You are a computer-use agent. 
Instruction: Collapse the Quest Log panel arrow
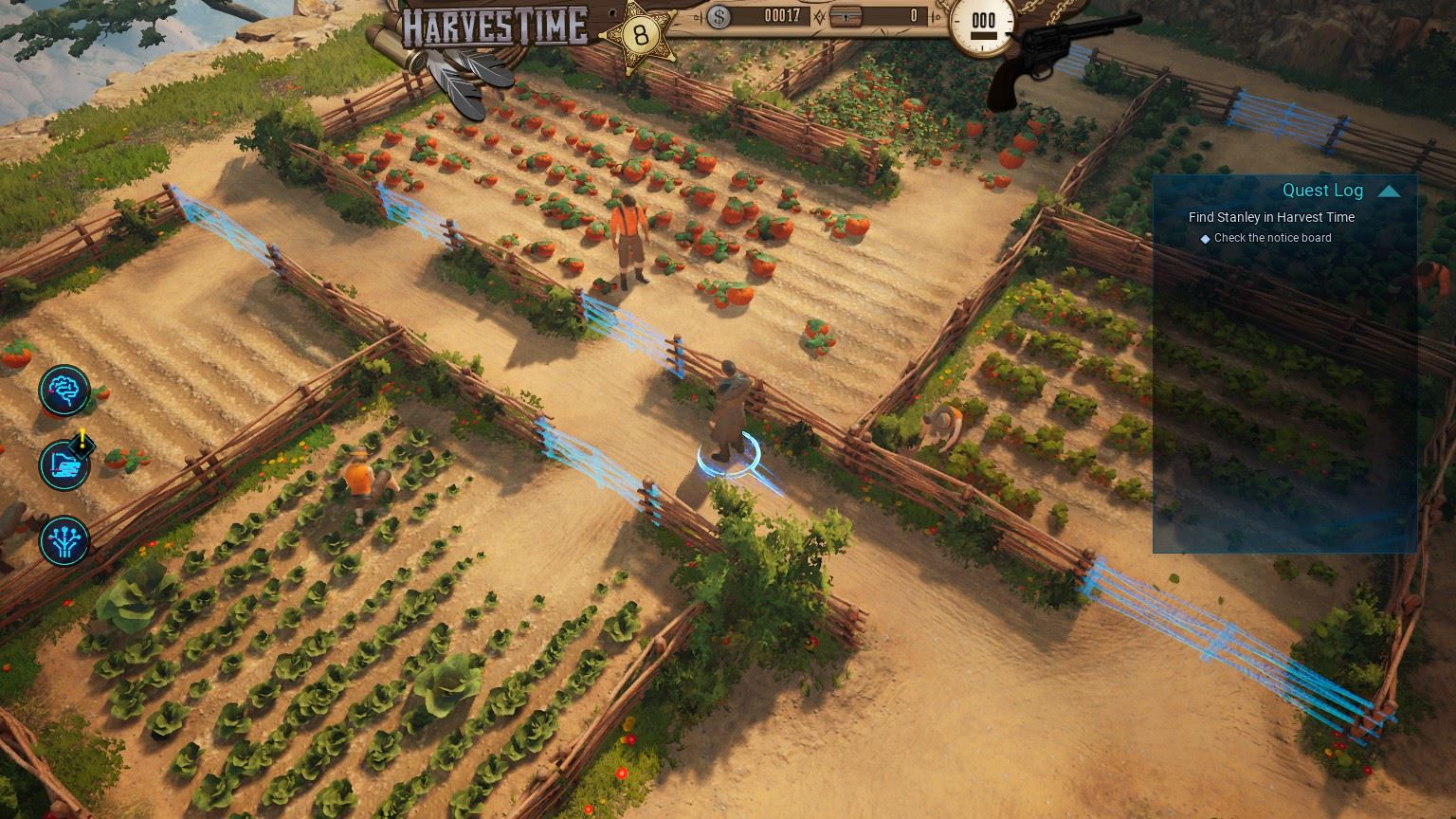[x=1389, y=191]
